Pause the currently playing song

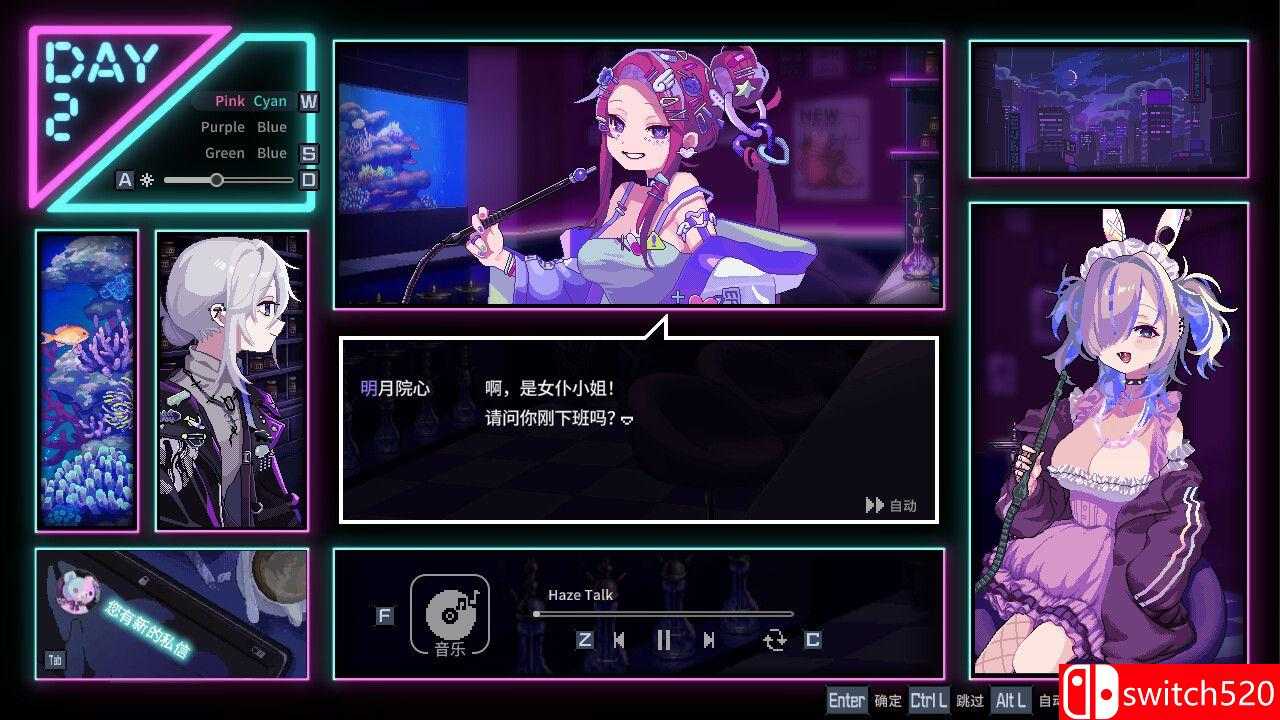pyautogui.click(x=665, y=641)
